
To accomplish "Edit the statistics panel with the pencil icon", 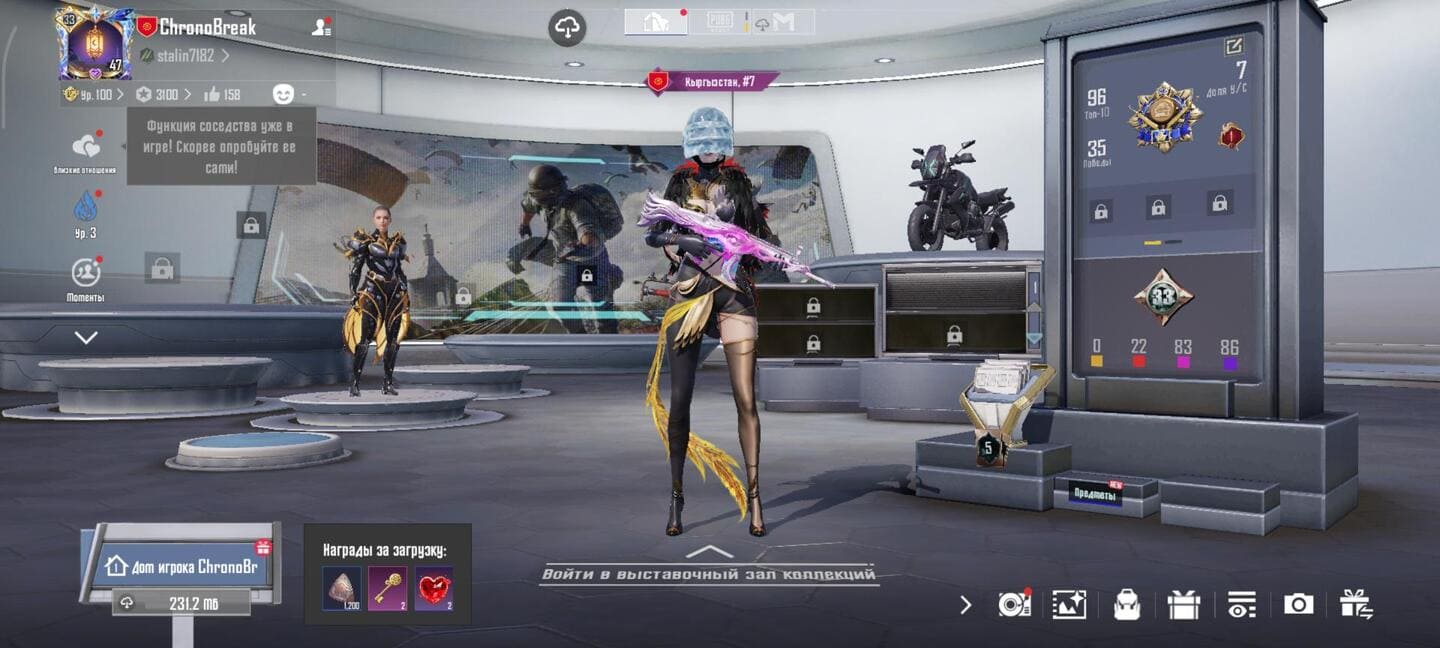I will point(1234,46).
